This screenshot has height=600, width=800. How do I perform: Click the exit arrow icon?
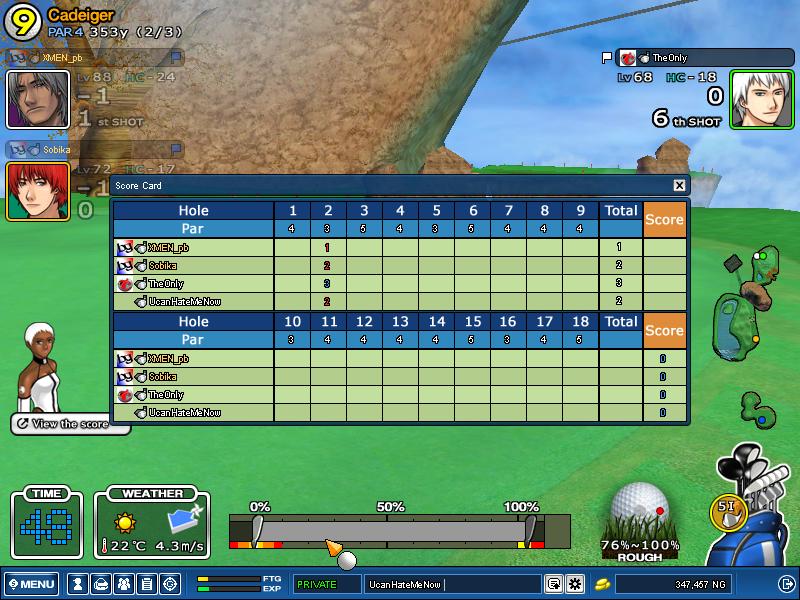point(786,584)
